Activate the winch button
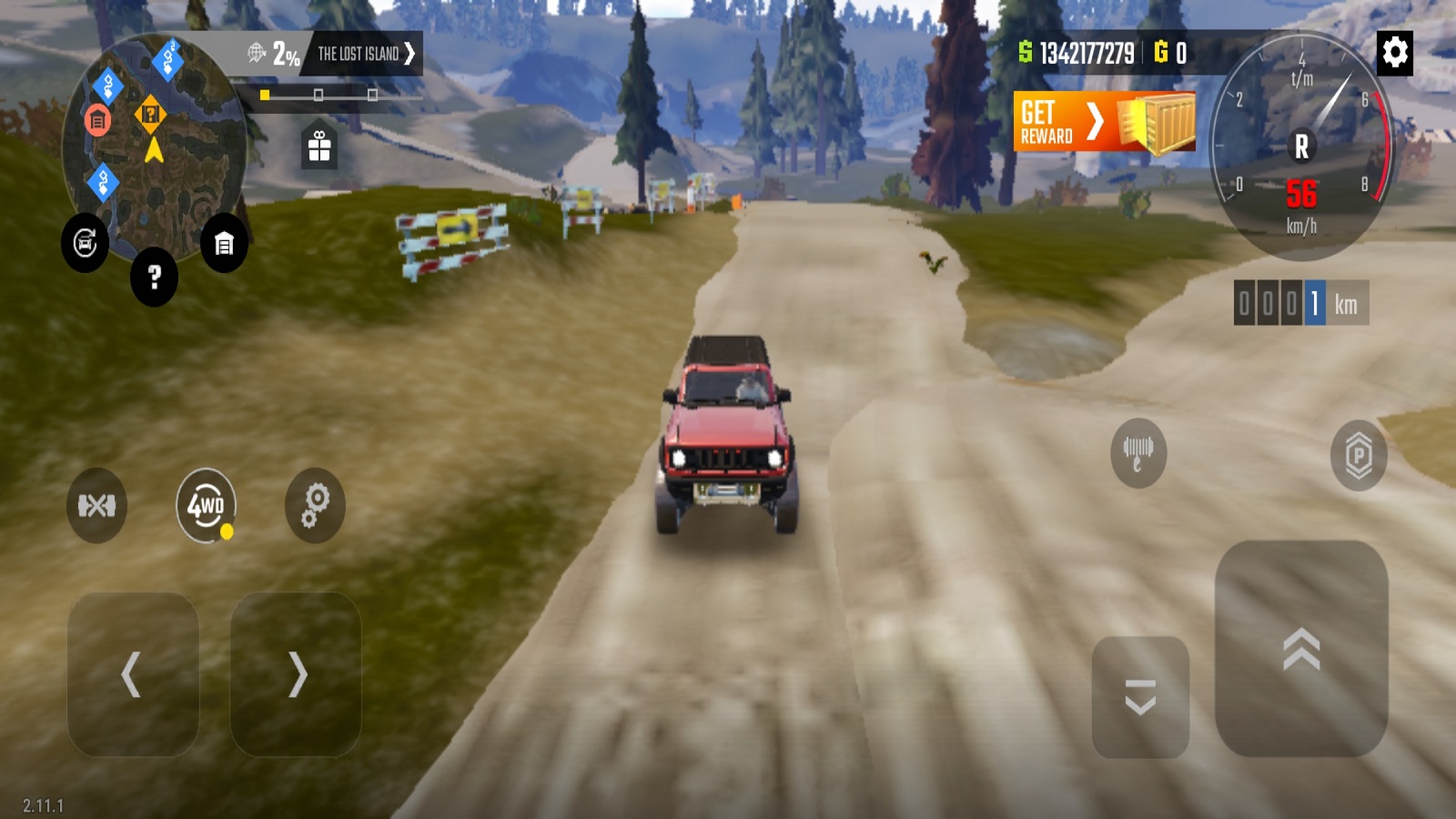This screenshot has height=819, width=1456. (x=1137, y=452)
